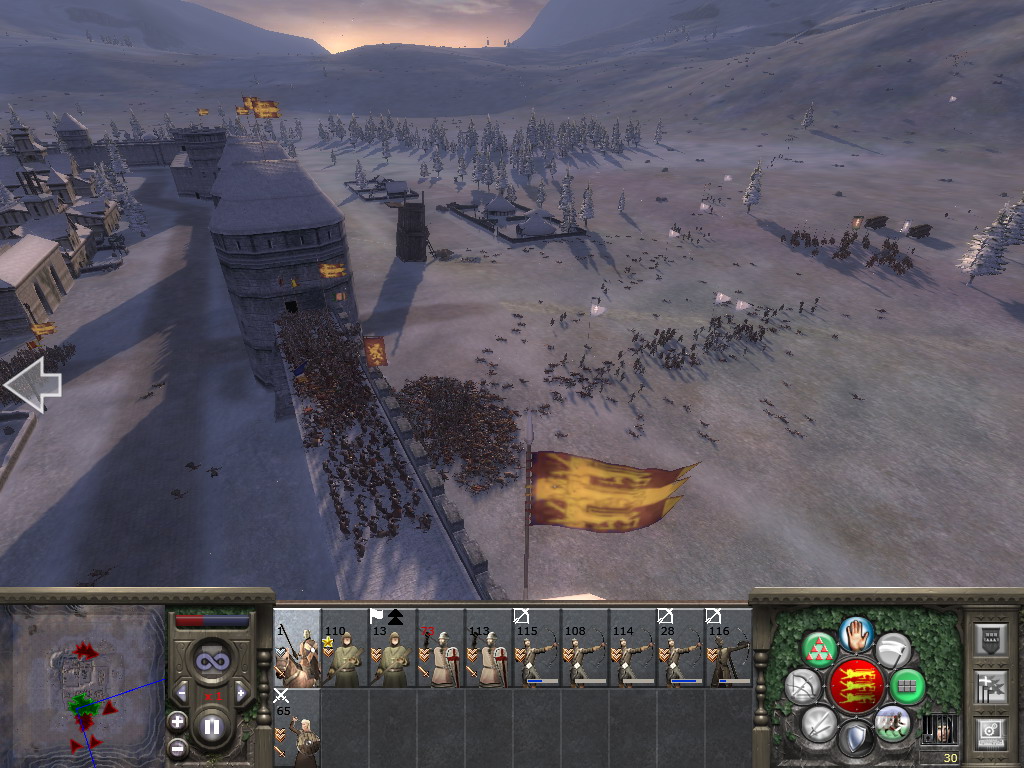The image size is (1024, 768).
Task: Increase the battle game speed
Action: pos(241,692)
